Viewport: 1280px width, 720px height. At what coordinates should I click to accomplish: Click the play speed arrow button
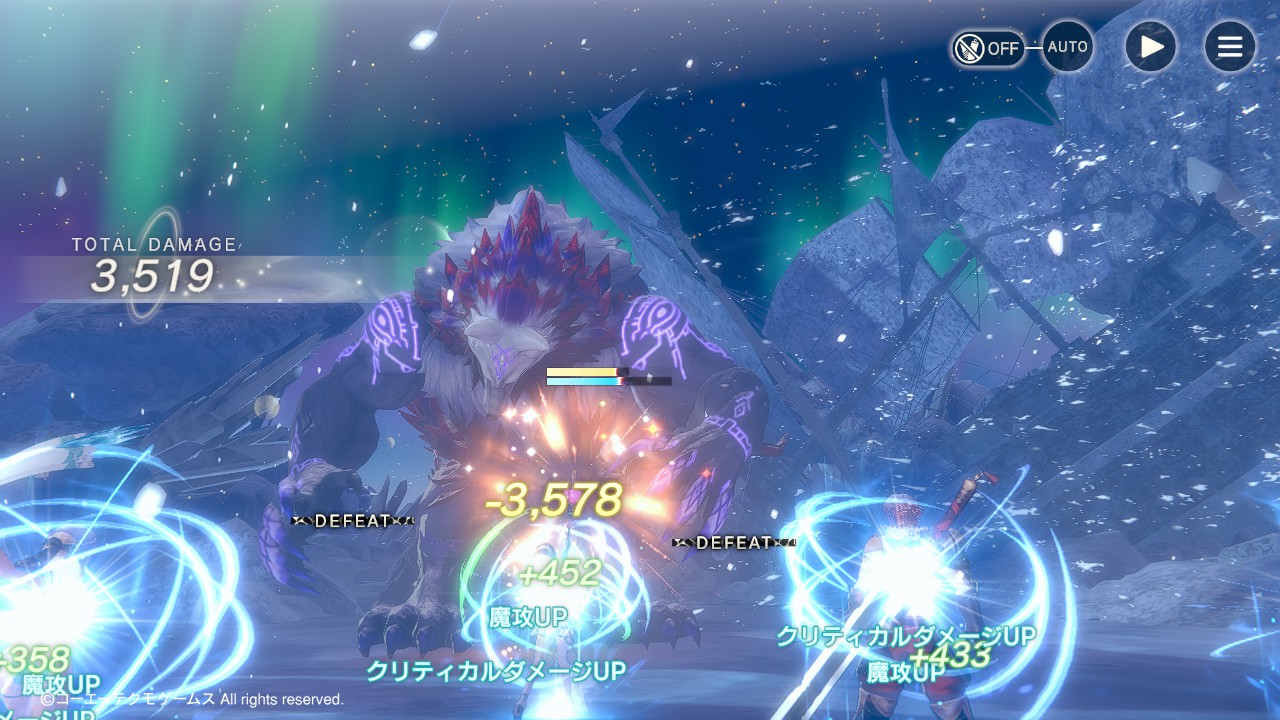[1151, 47]
